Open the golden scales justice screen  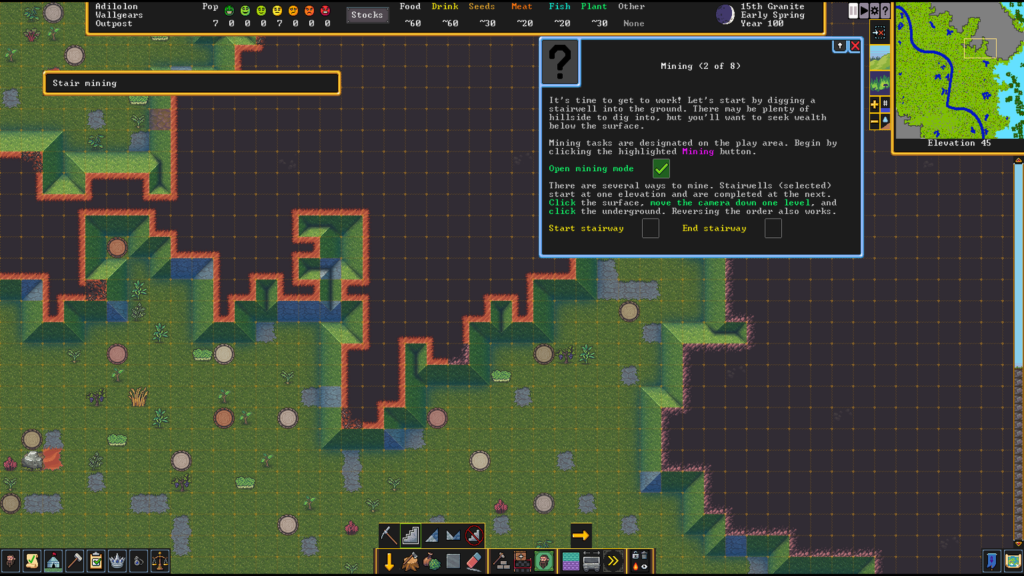point(159,561)
